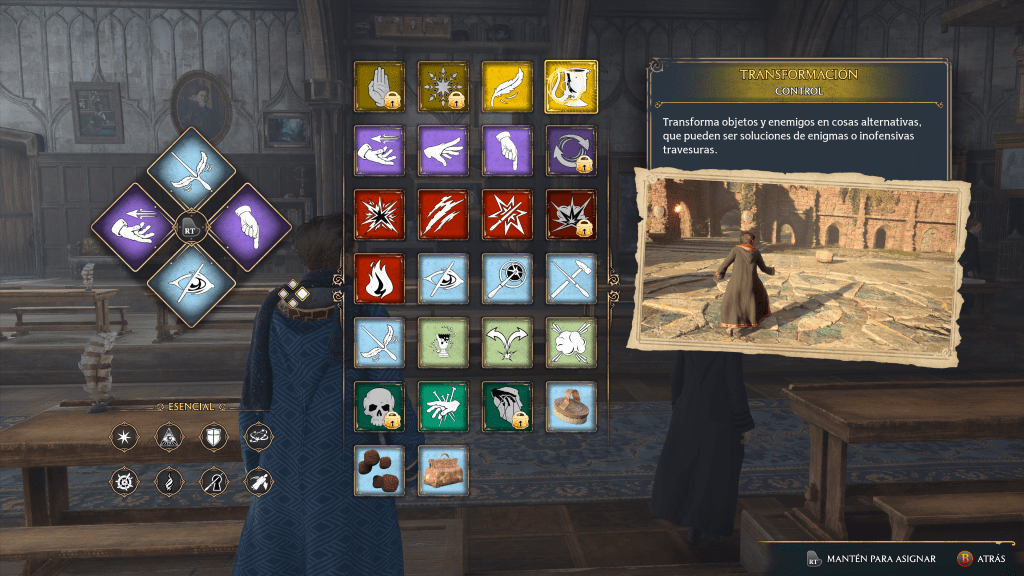Select the highlighted Transformación spell tile
Screen dimensions: 1024x576
click(x=571, y=86)
